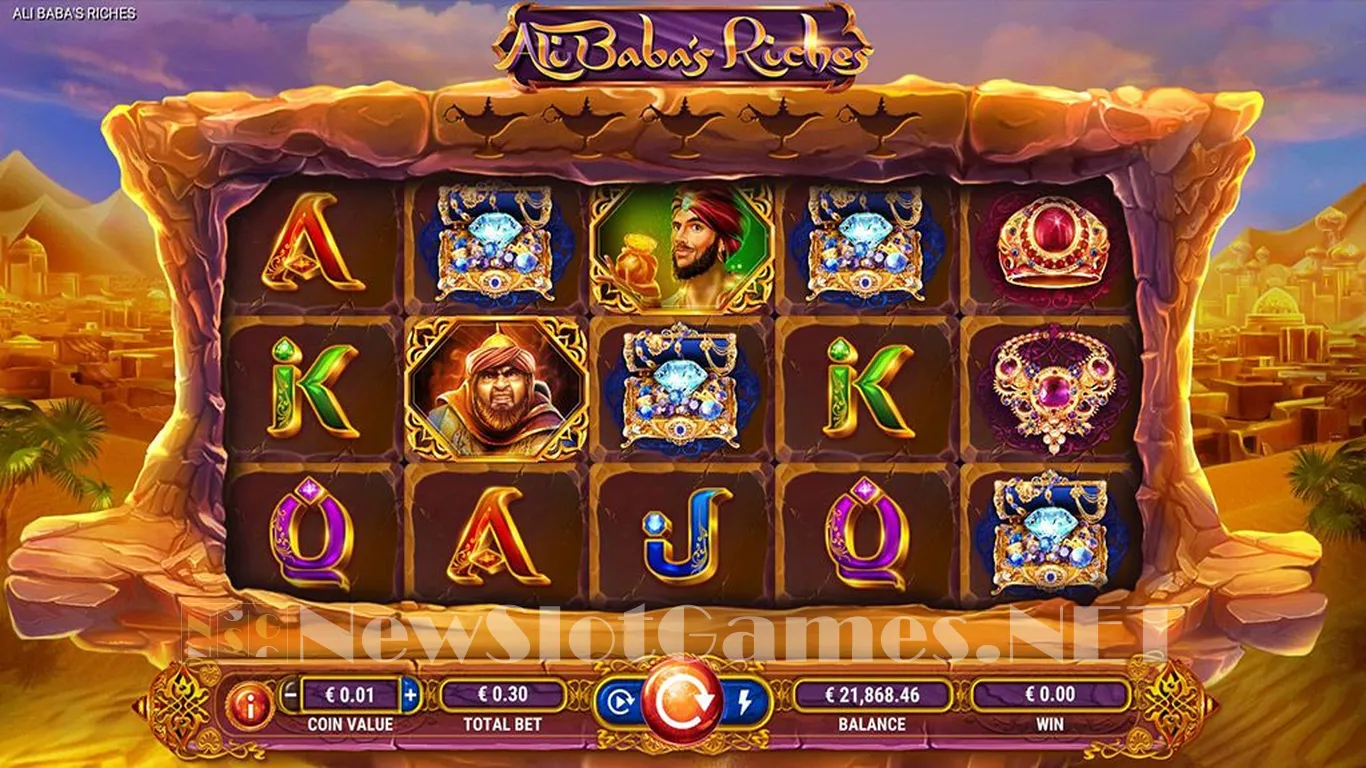The image size is (1366, 768).
Task: Enable autoplay with the circular play icon
Action: pyautogui.click(x=620, y=702)
